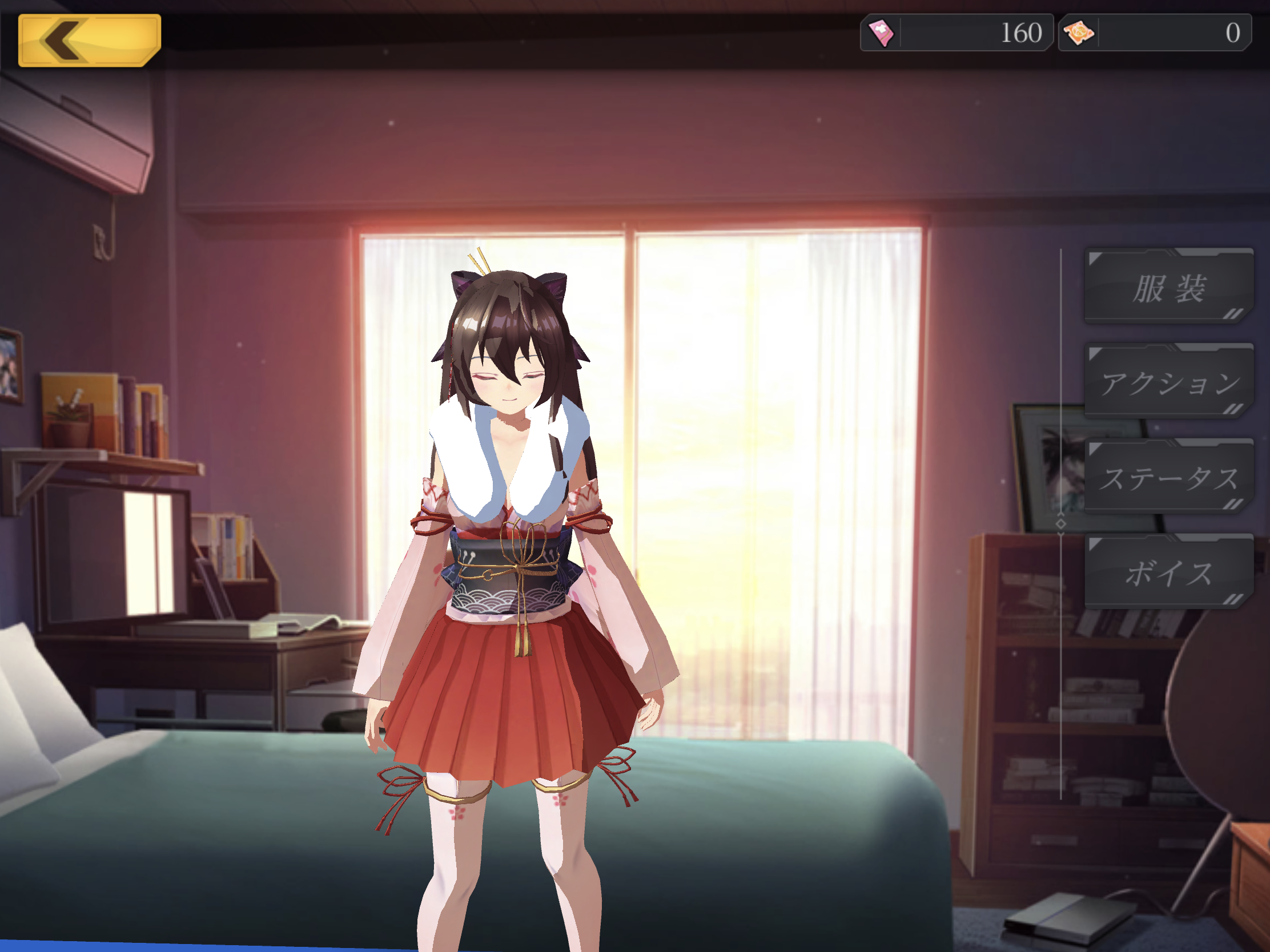Tap the pink ticket currency icon
The image size is (1270, 952).
click(x=881, y=33)
